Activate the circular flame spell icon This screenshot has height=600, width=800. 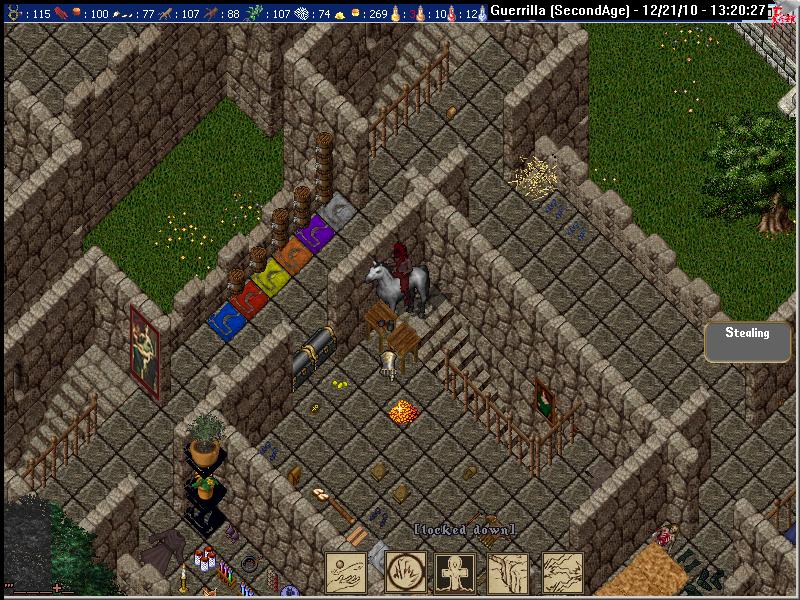(405, 572)
